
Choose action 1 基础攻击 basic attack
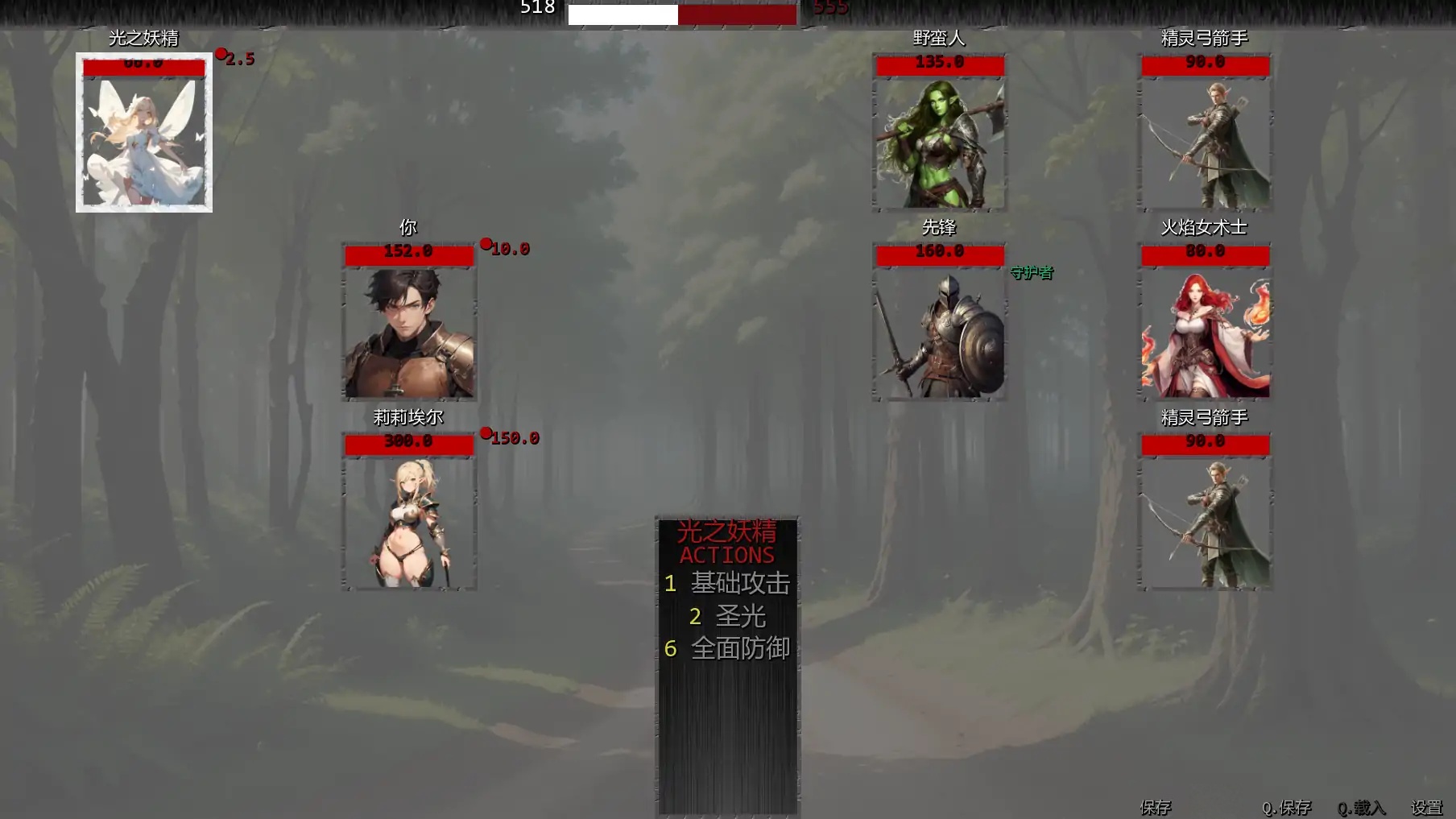pos(729,584)
